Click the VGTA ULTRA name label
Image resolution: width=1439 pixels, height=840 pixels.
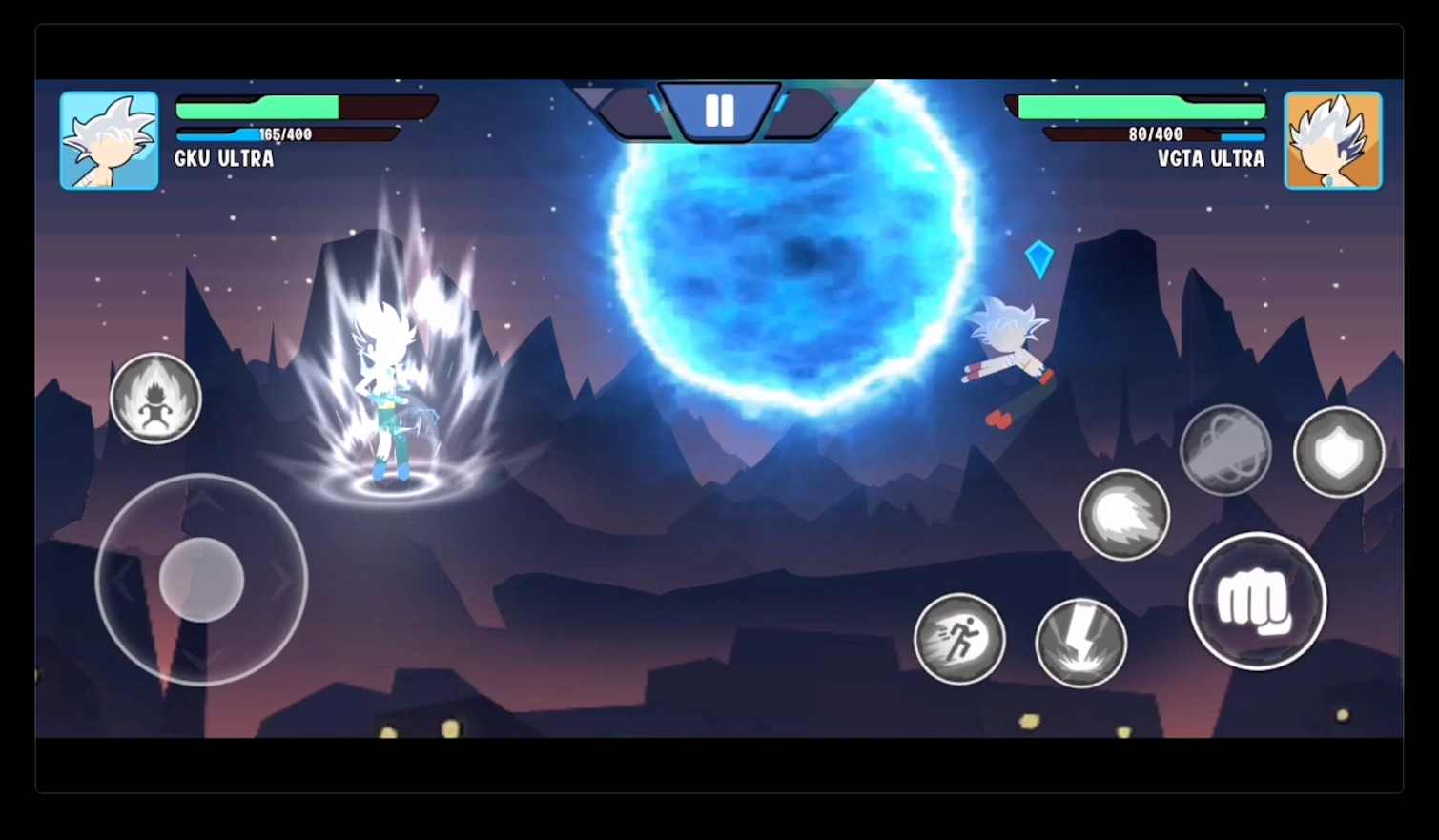[x=1210, y=159]
